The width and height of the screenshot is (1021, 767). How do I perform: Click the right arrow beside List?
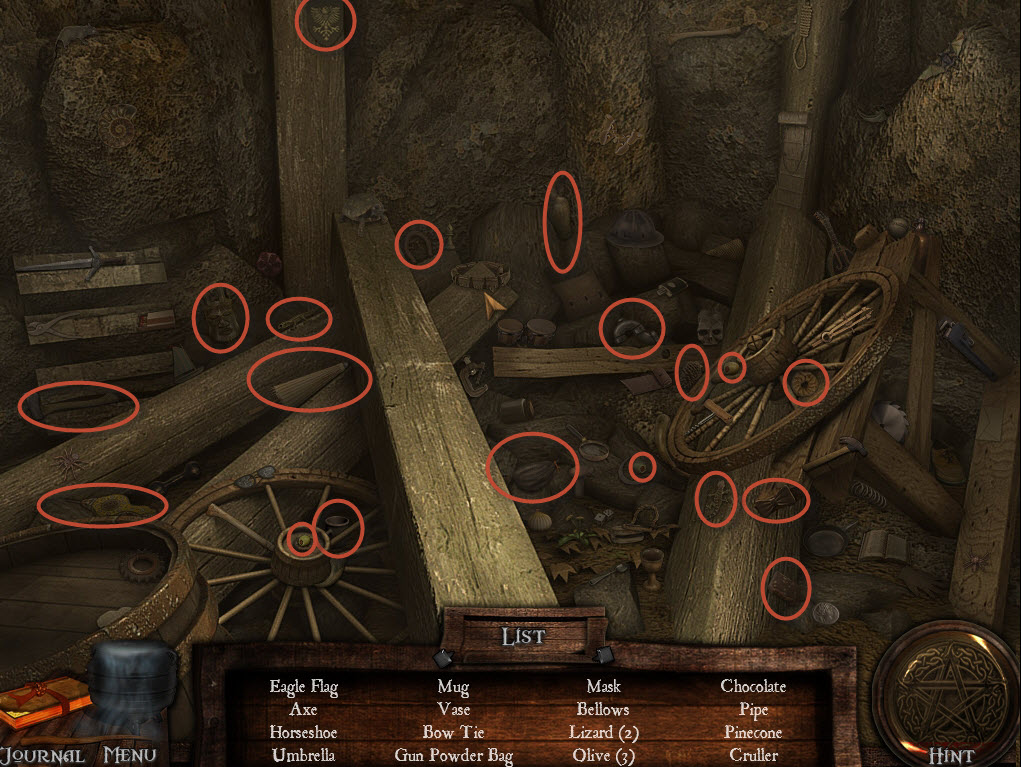(604, 656)
